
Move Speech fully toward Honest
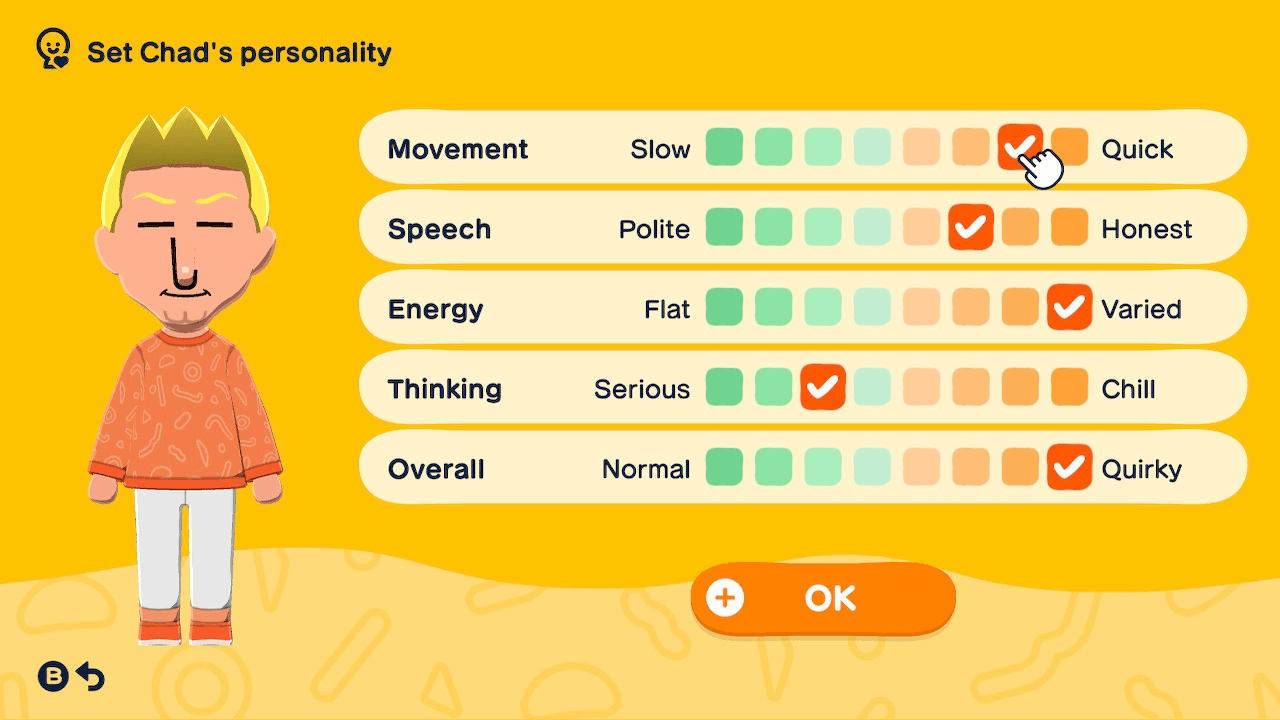pyautogui.click(x=1069, y=227)
